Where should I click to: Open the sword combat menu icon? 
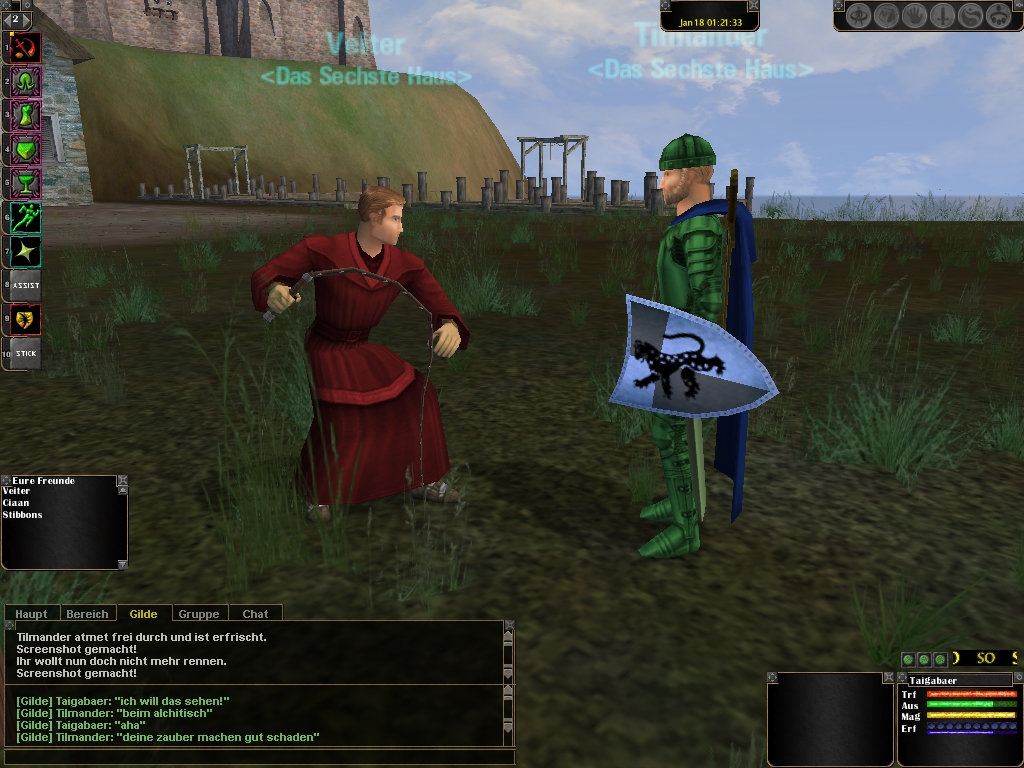point(942,16)
